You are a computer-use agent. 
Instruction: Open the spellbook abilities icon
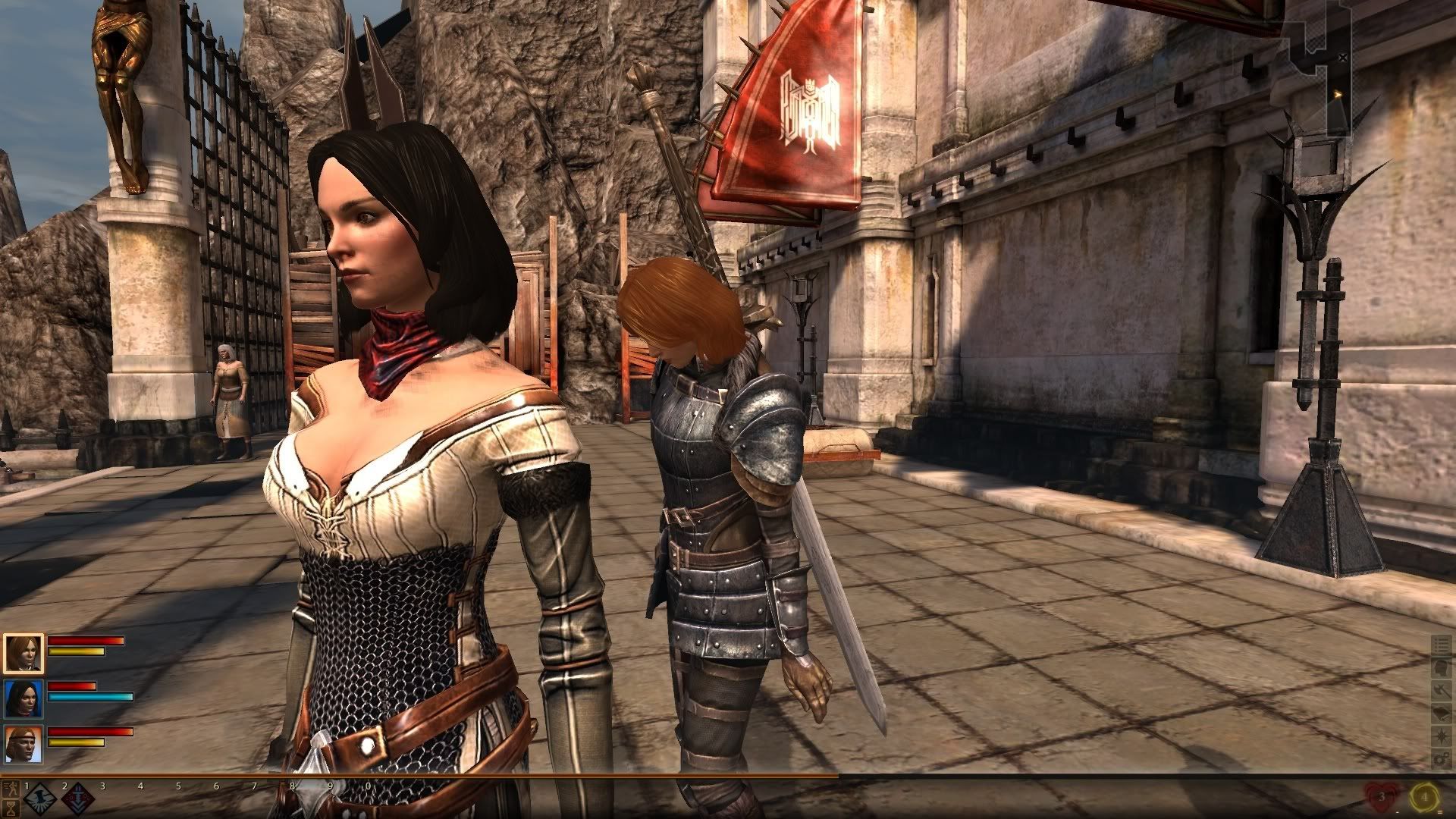tap(1440, 714)
